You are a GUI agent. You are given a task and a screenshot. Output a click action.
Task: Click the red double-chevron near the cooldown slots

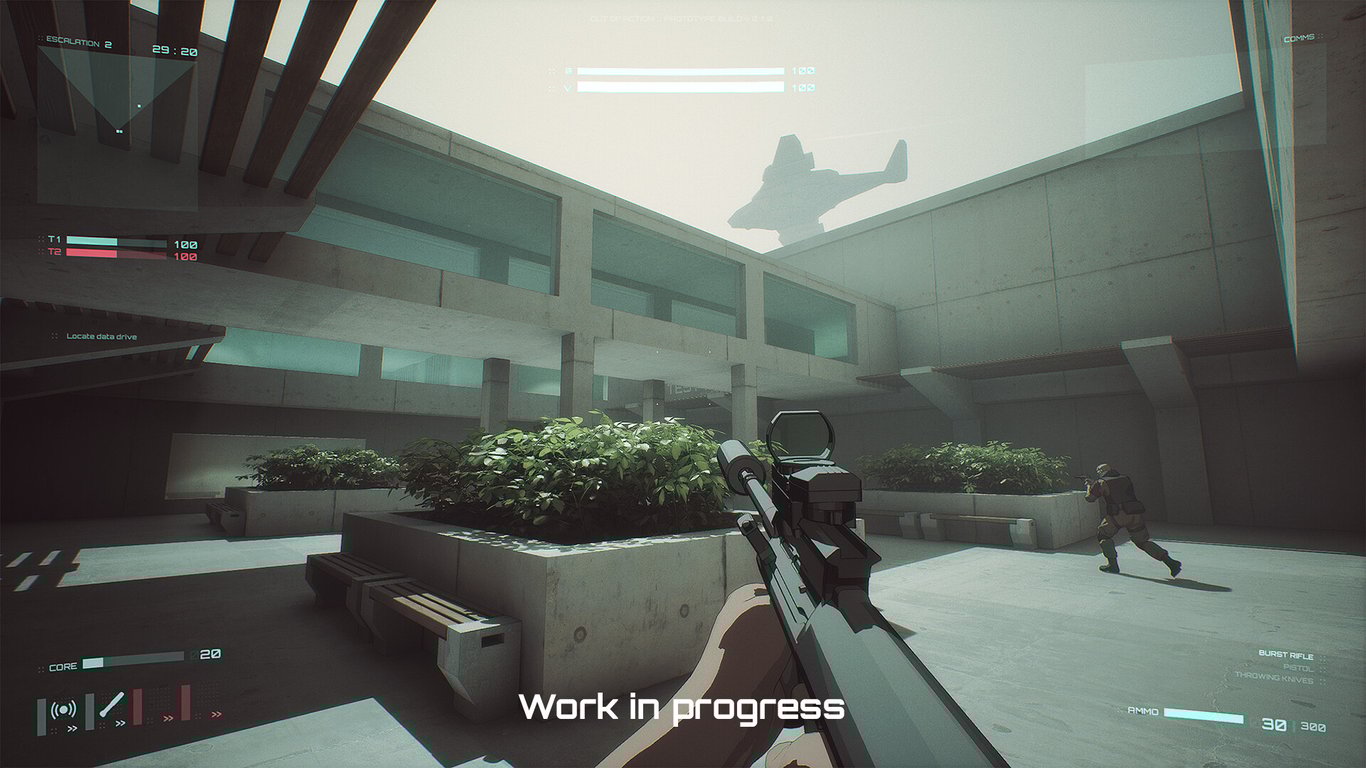(x=167, y=719)
